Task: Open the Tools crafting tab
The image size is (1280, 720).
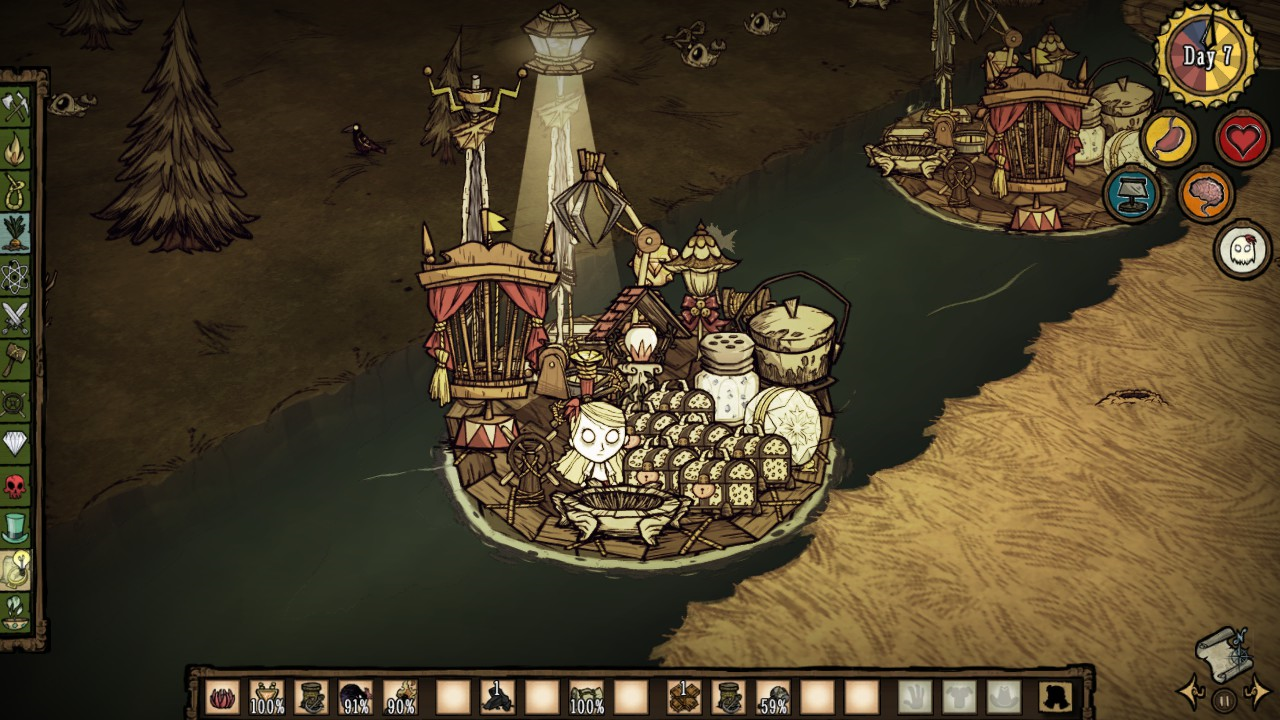Action: 15,107
